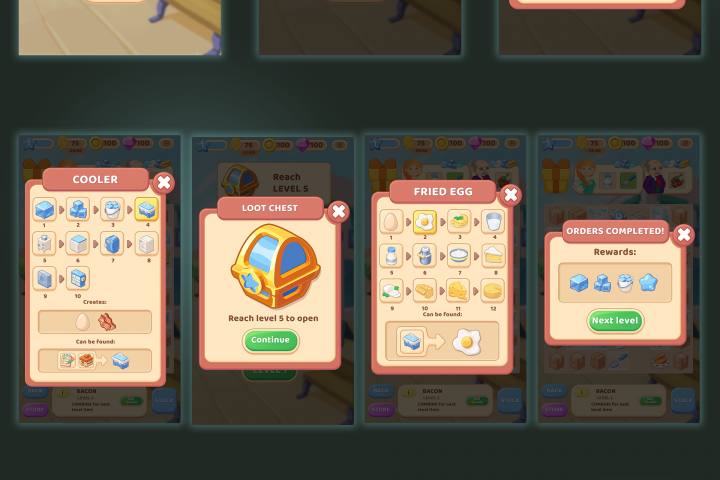
Task: Select the milk bottle item numbered 5
Action: click(391, 255)
